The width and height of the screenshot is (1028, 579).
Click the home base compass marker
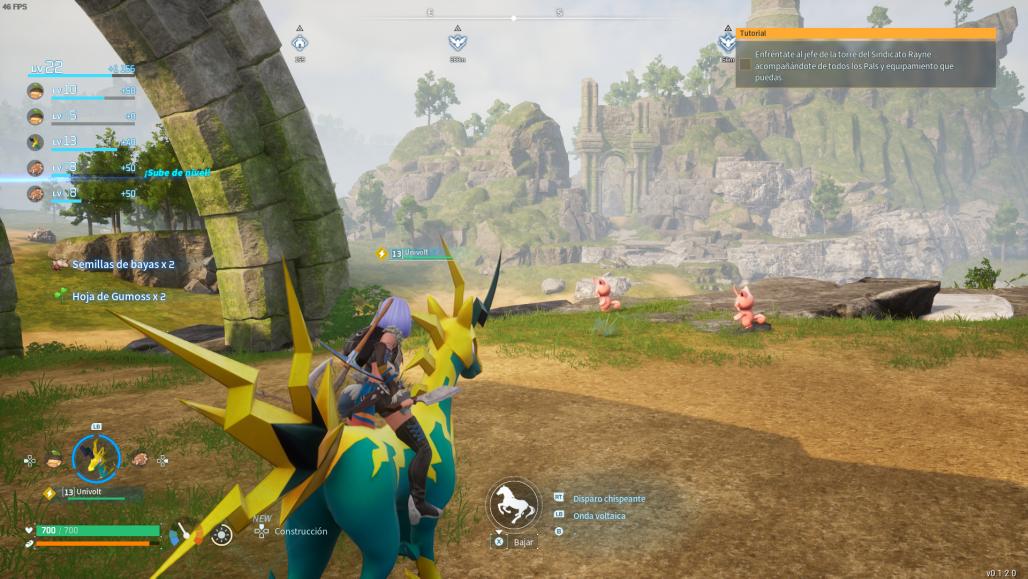coord(299,43)
